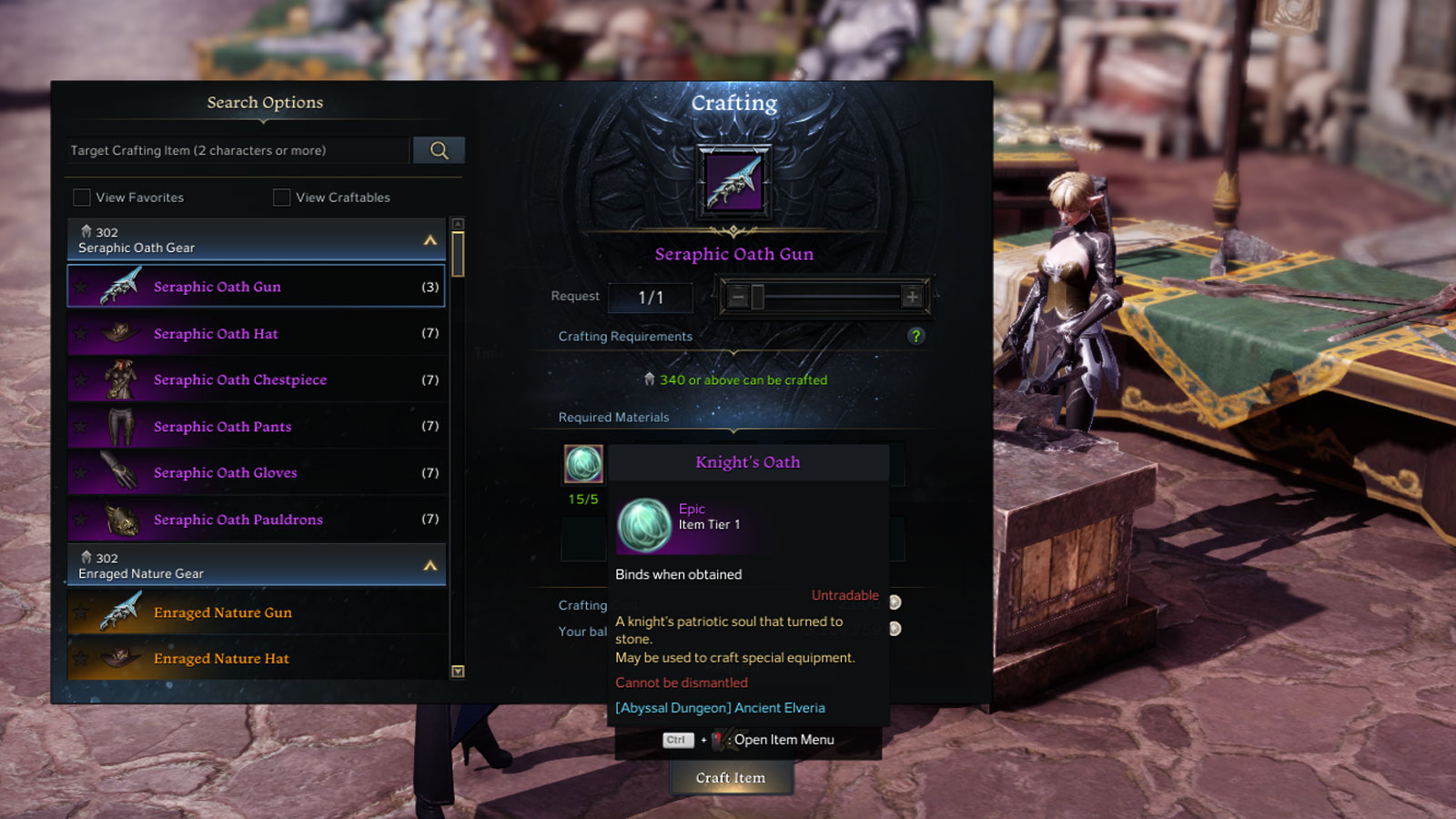Select the Seraphic Oath Gloves icon
1456x819 pixels.
(x=122, y=471)
